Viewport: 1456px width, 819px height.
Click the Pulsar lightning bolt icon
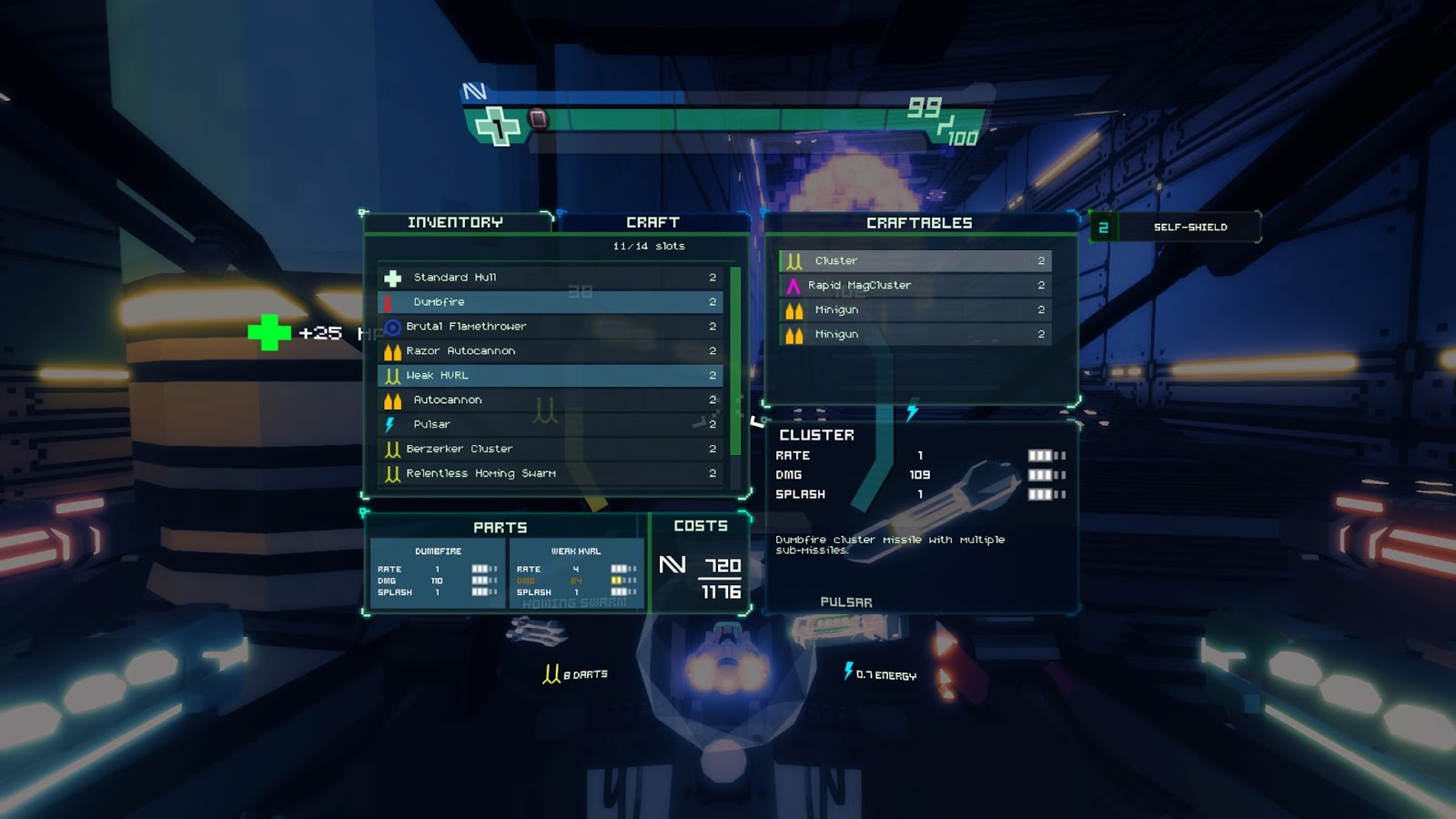click(393, 423)
